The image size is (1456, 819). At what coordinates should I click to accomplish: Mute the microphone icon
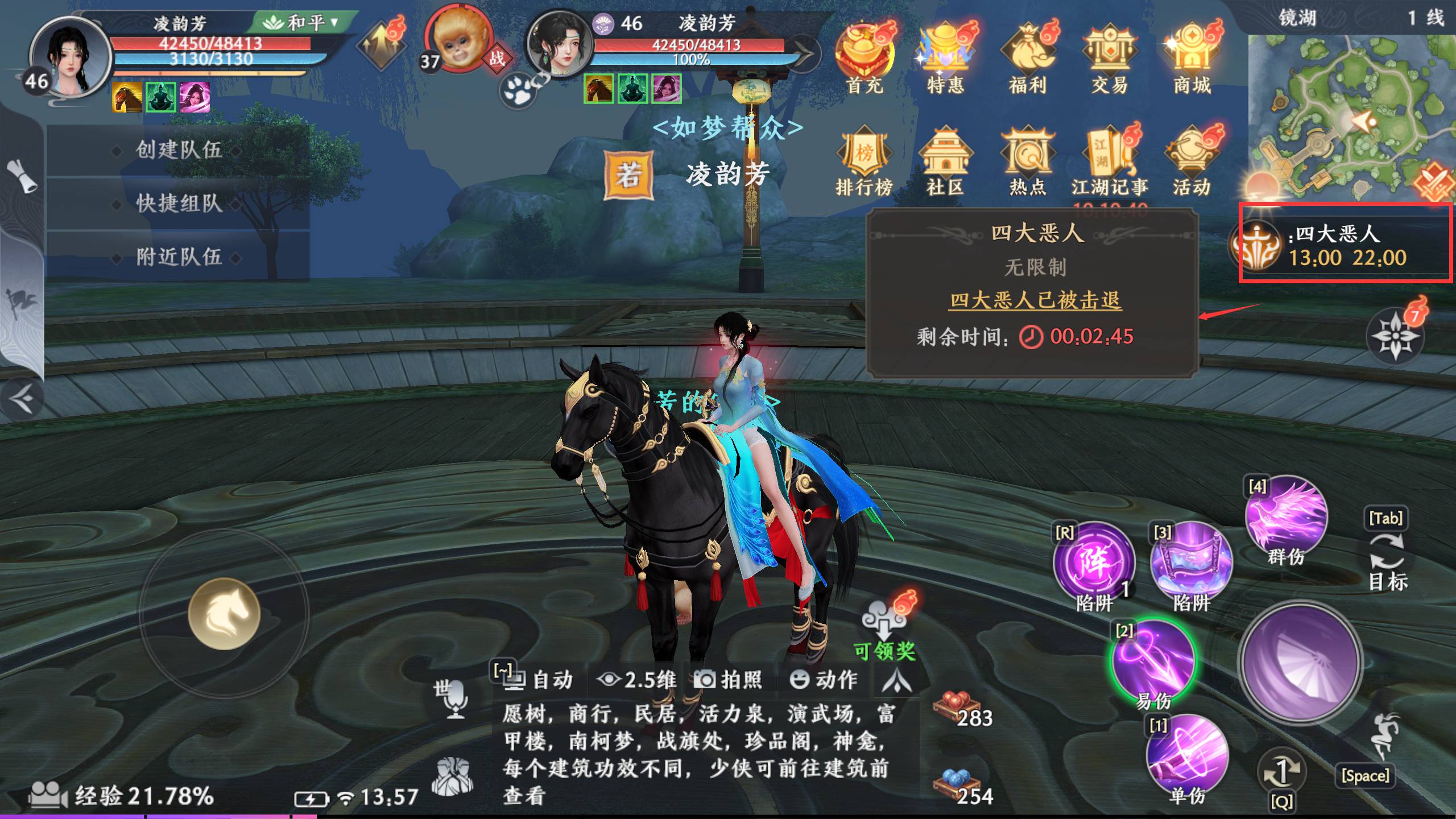tap(455, 701)
